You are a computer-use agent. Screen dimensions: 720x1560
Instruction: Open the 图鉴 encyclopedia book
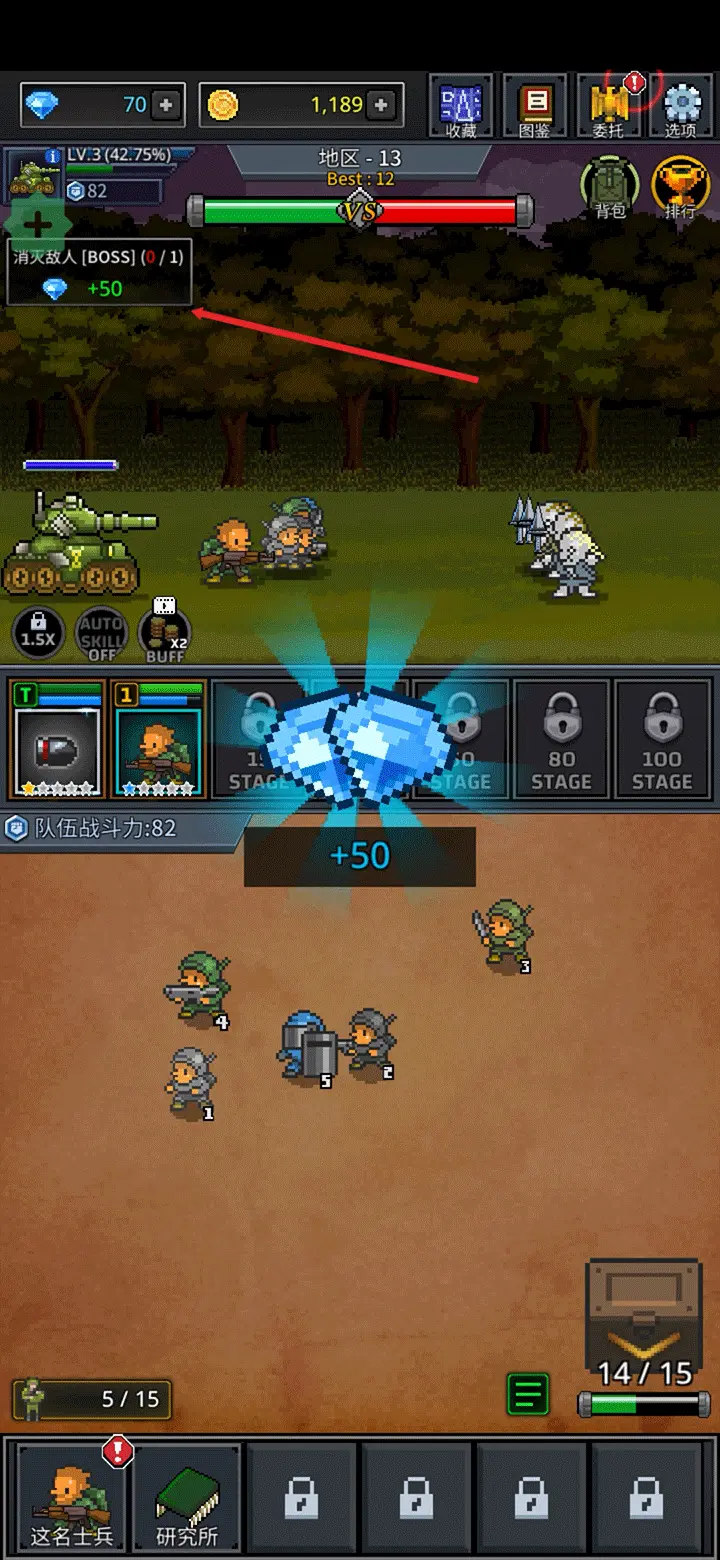point(535,105)
